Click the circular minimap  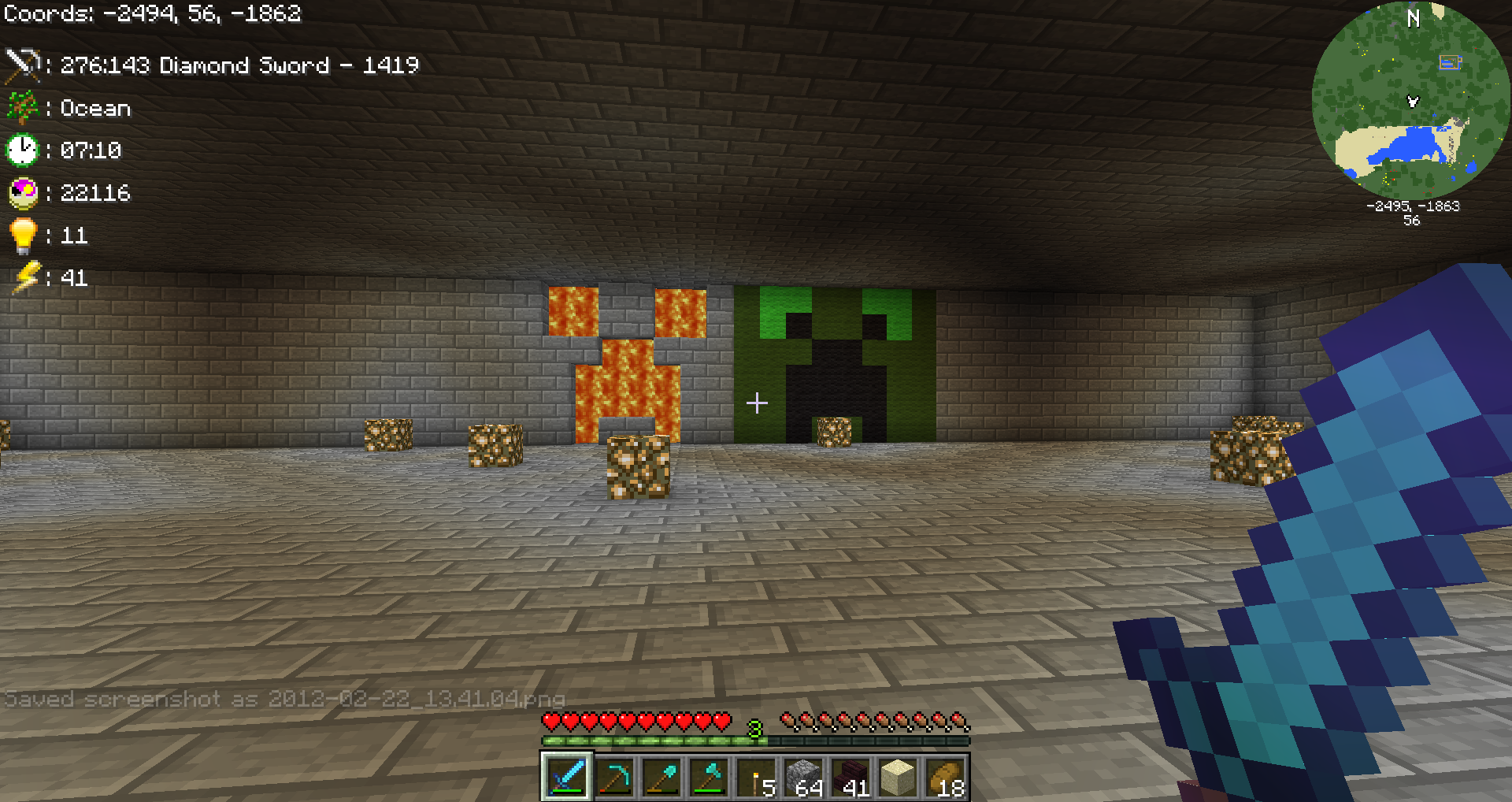1411,101
